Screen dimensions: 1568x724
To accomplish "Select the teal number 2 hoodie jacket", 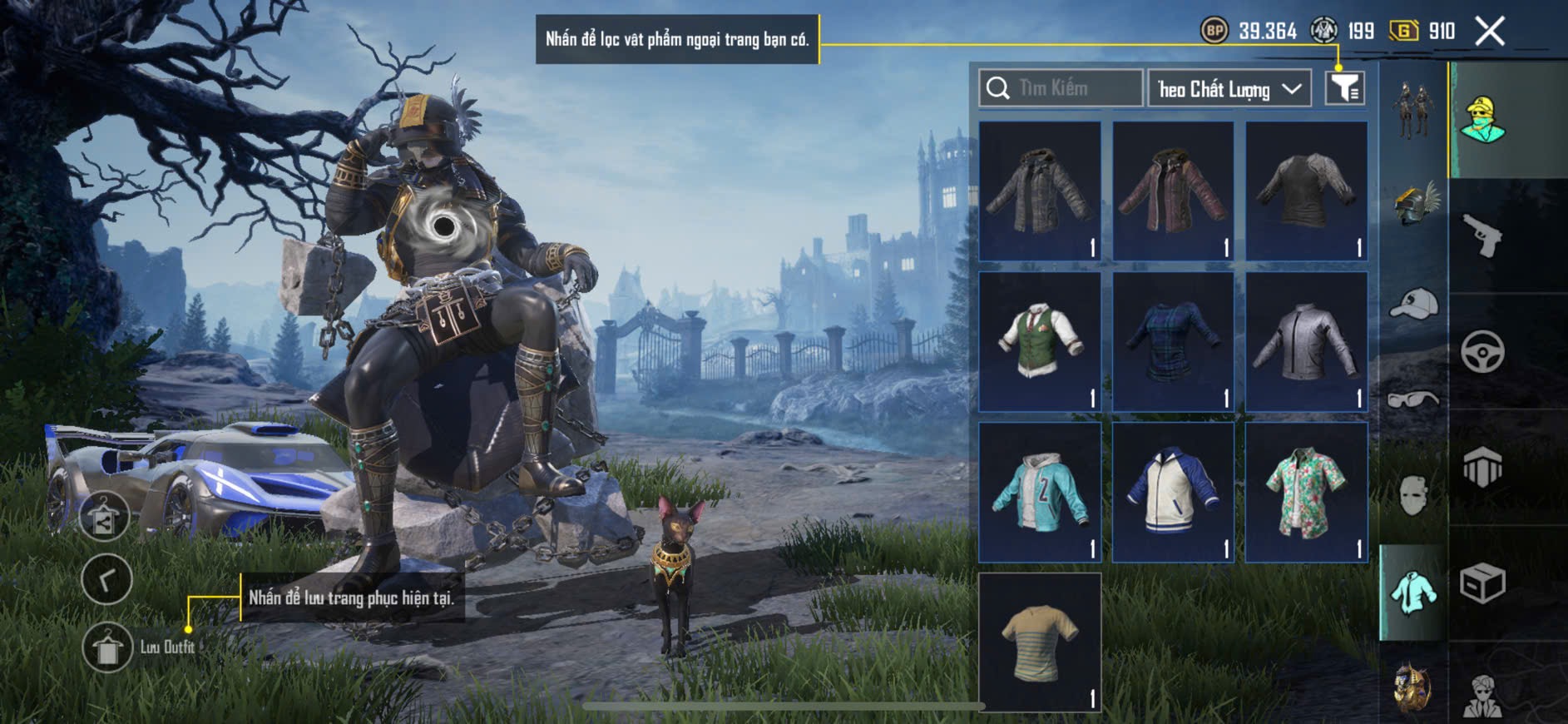I will (x=1040, y=492).
